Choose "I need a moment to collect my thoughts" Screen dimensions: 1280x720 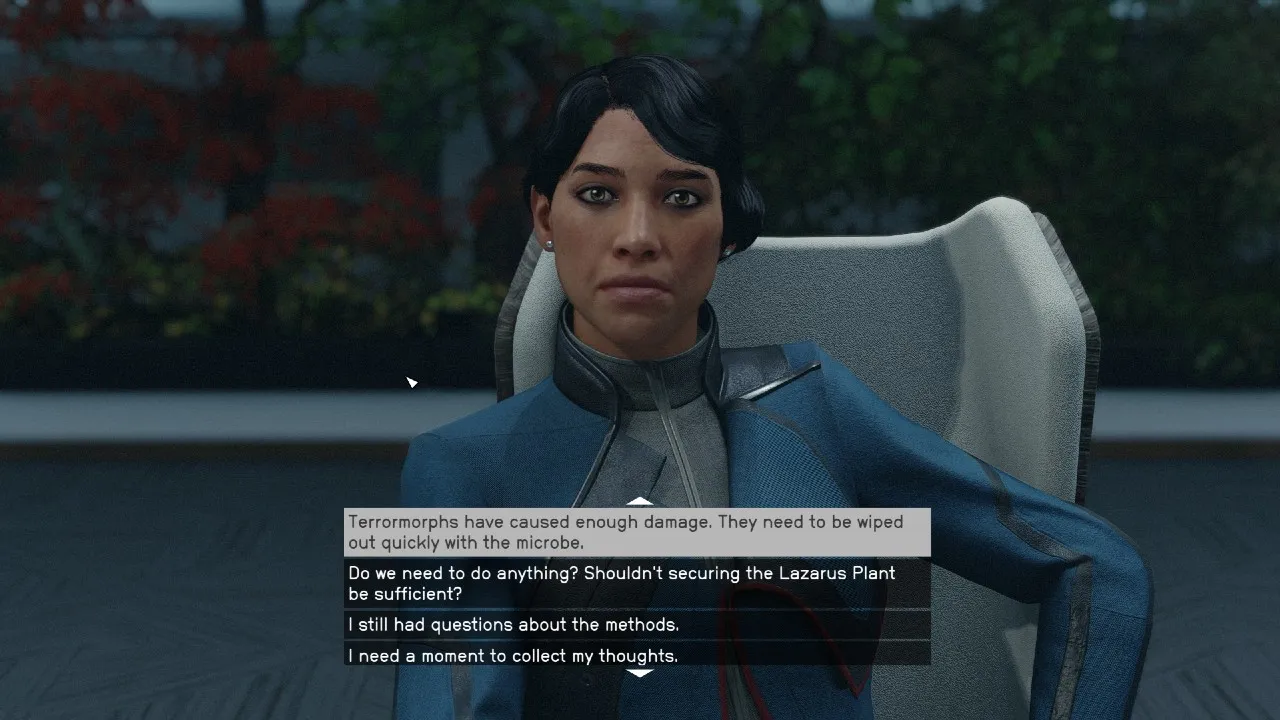point(637,656)
